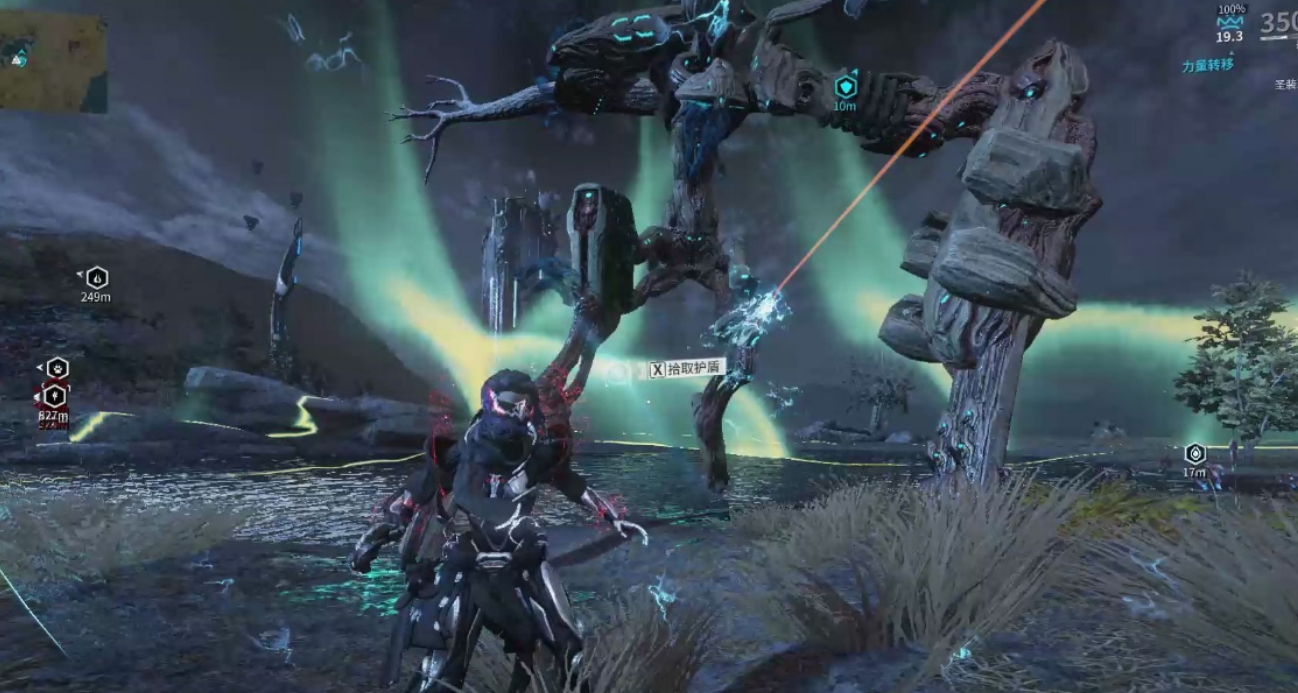Select the 17m waypoint marker
The width and height of the screenshot is (1298, 693).
[x=1194, y=454]
